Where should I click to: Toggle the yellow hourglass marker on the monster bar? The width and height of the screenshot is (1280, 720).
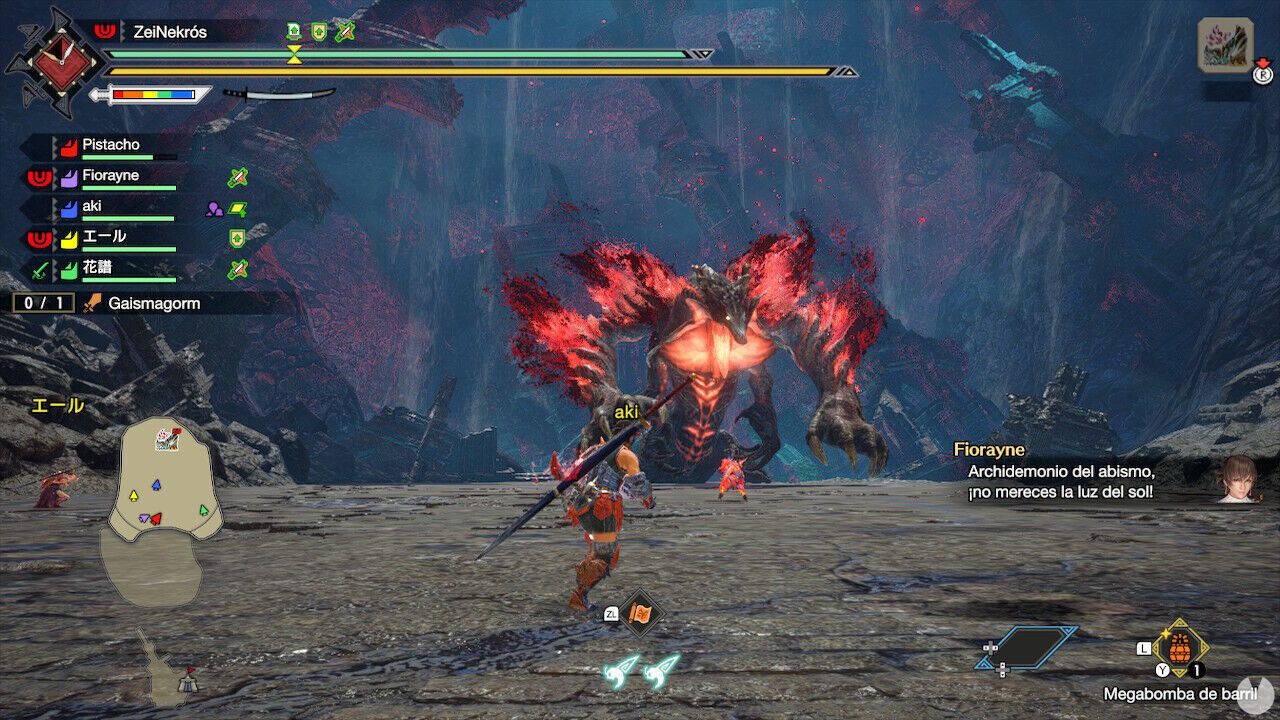point(292,53)
